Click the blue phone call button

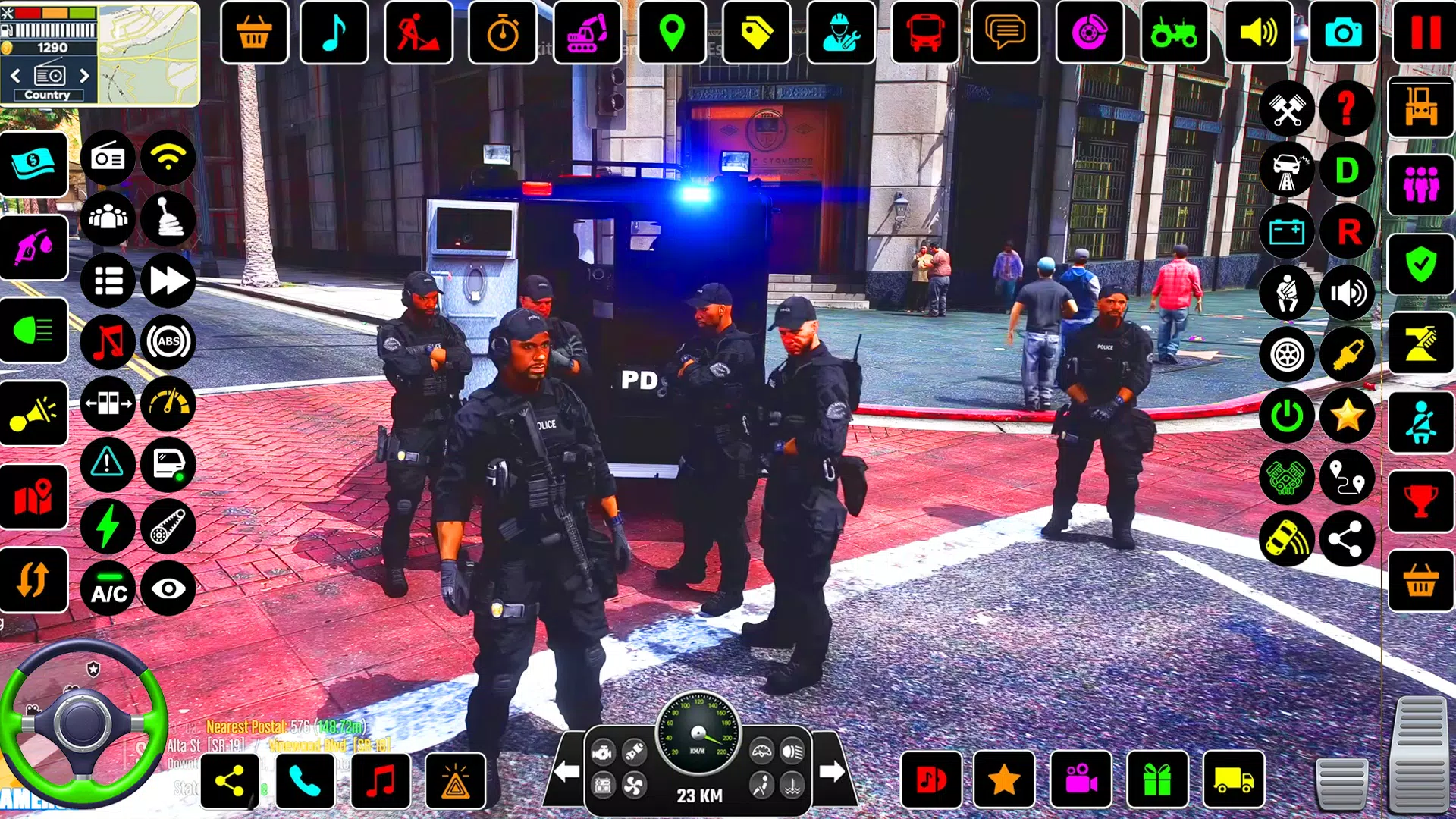pos(305,780)
